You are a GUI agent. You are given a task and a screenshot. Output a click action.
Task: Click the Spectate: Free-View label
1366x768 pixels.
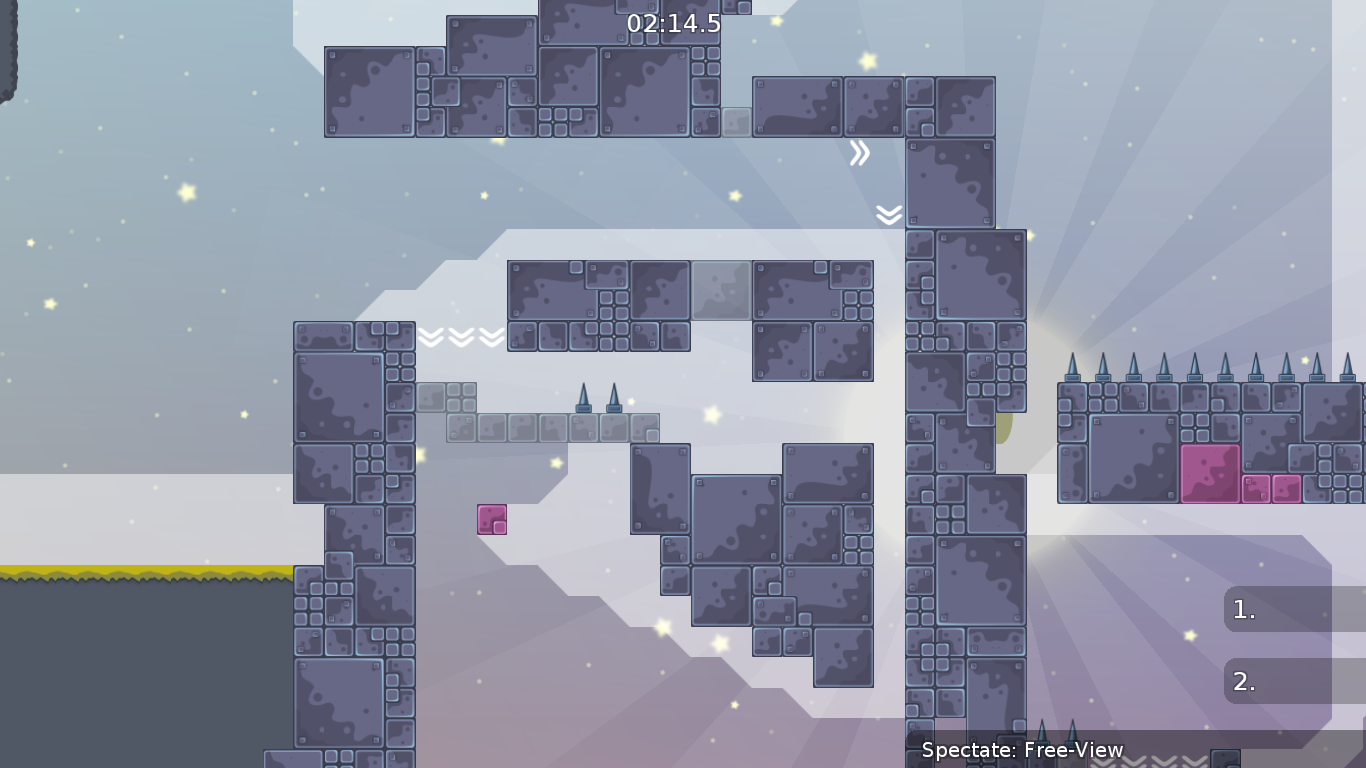[1020, 749]
